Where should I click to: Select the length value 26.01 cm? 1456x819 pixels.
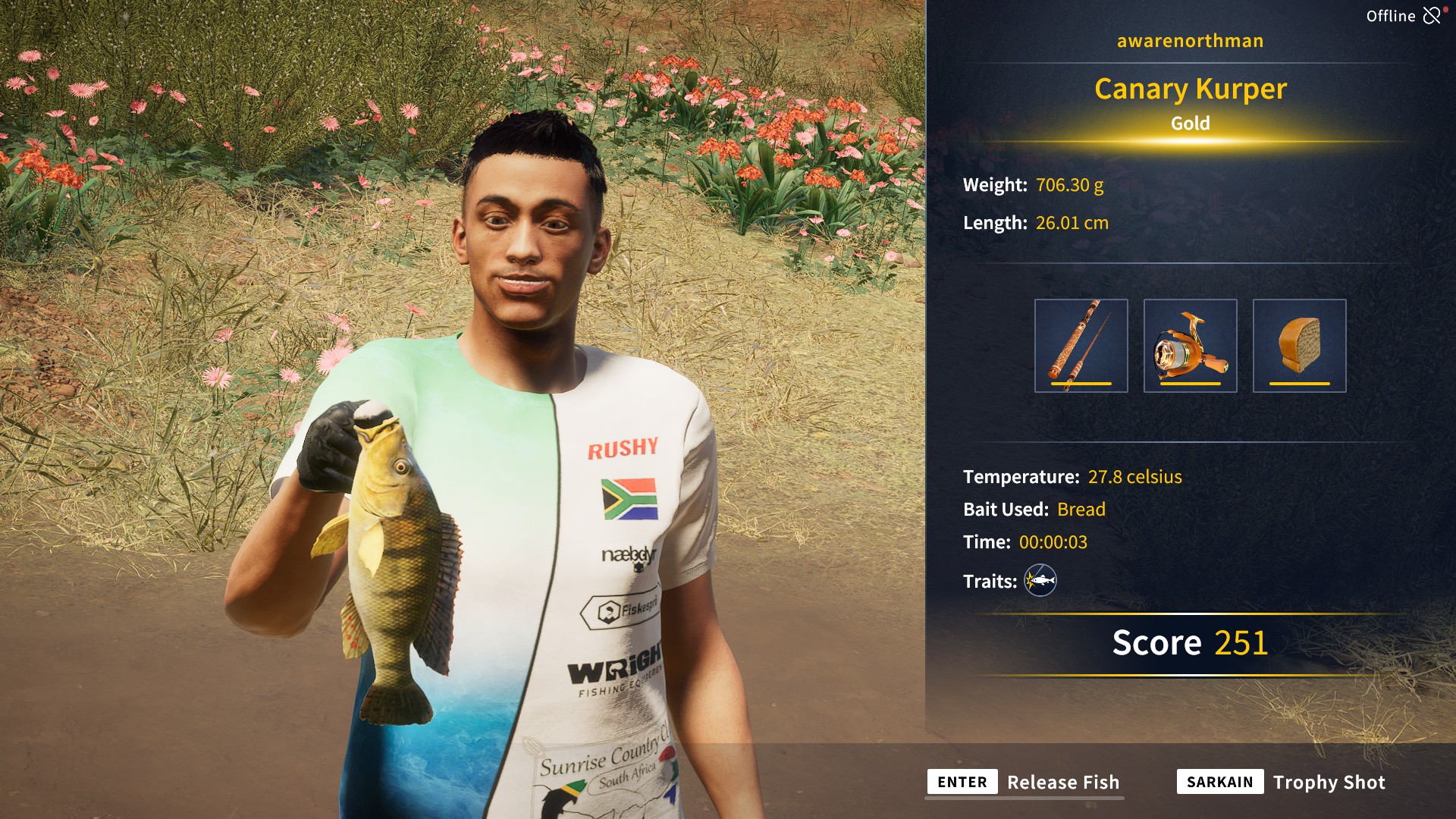pyautogui.click(x=1072, y=222)
